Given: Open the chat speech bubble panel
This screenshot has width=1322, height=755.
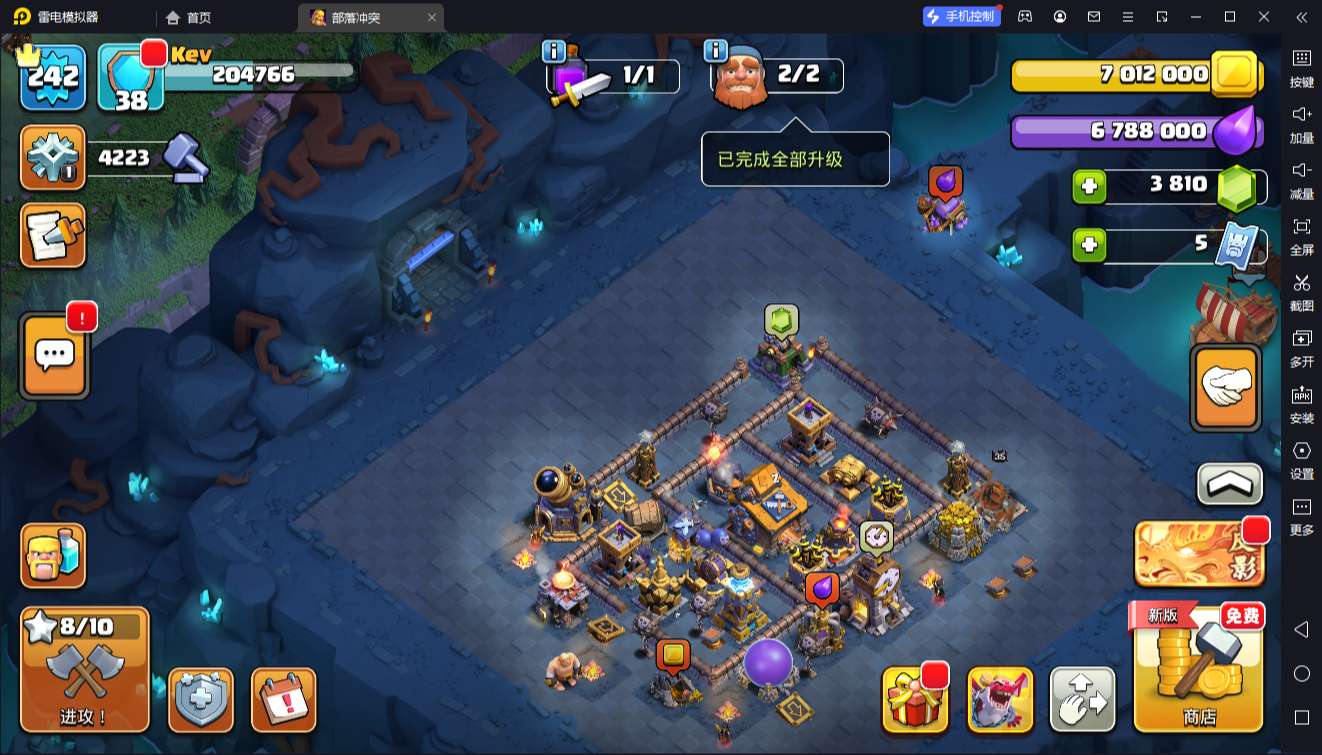Looking at the screenshot, I should 54,355.
